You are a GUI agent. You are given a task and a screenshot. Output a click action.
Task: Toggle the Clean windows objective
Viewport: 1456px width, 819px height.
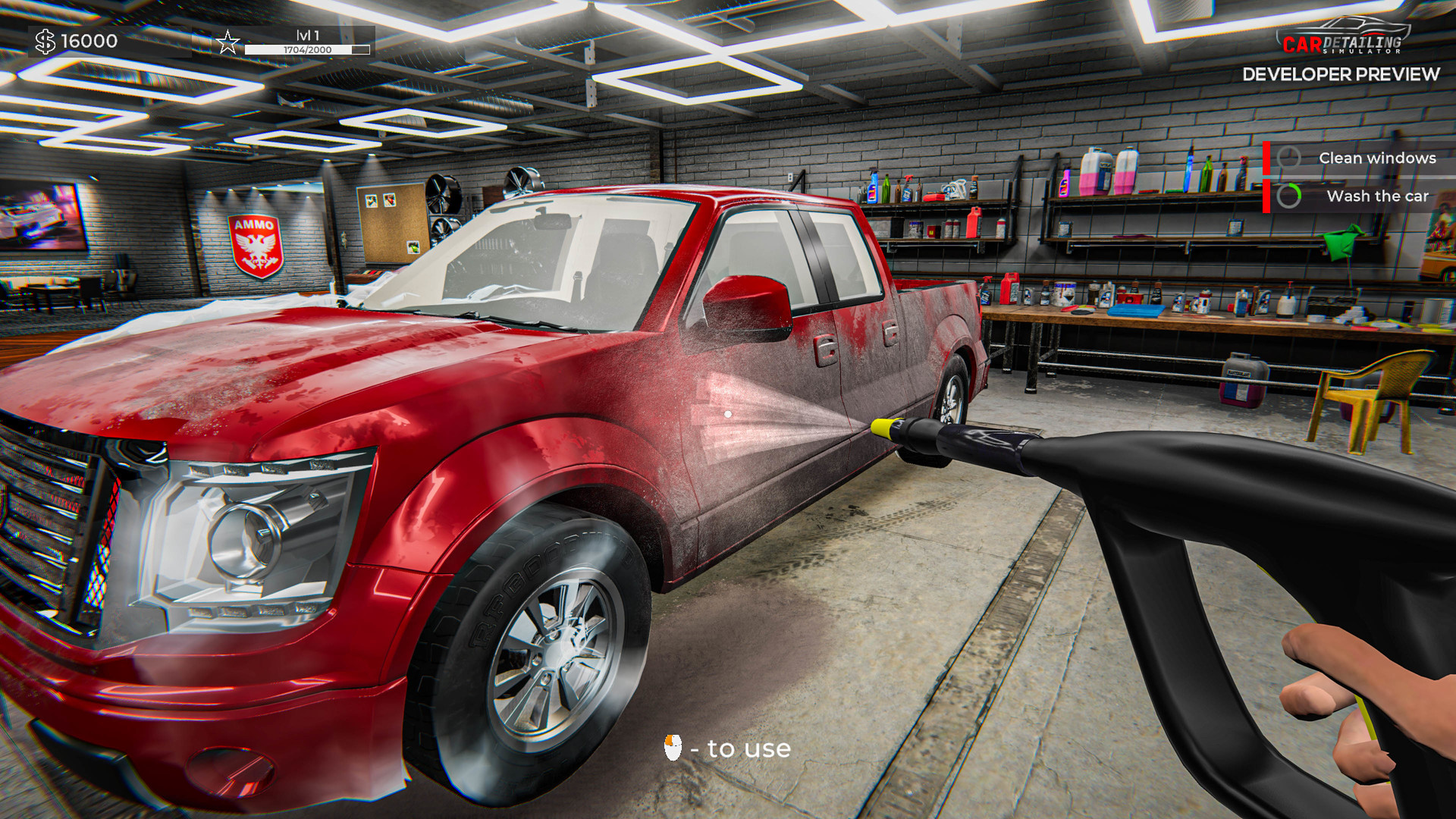point(1376,157)
